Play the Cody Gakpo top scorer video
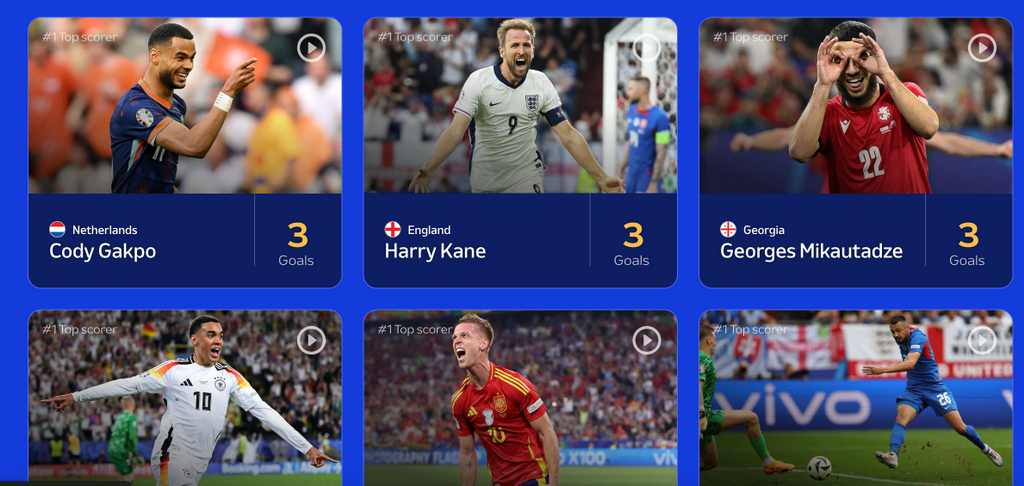The image size is (1024, 486). pyautogui.click(x=311, y=47)
